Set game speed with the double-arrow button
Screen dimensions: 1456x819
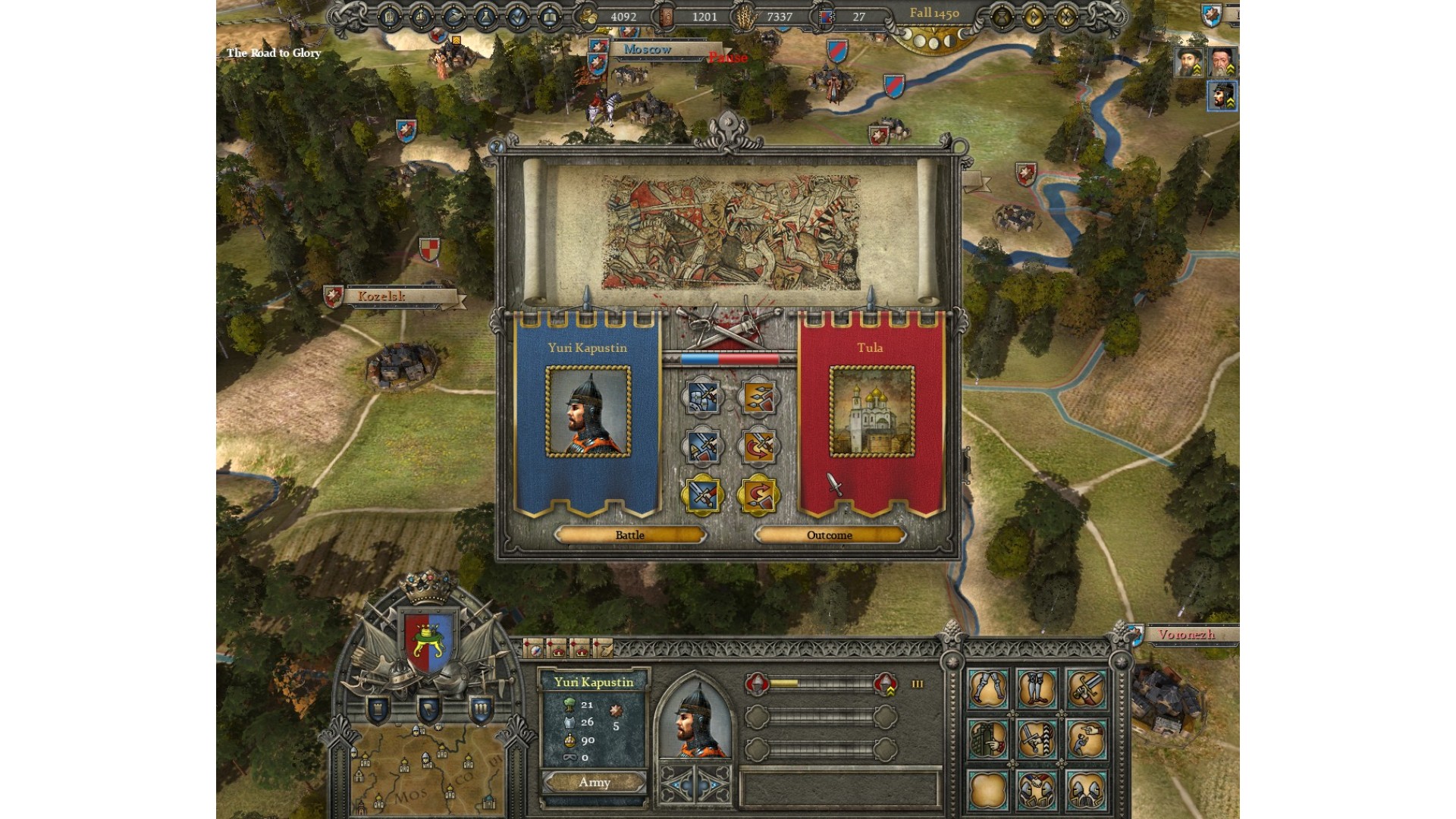pyautogui.click(x=1065, y=16)
